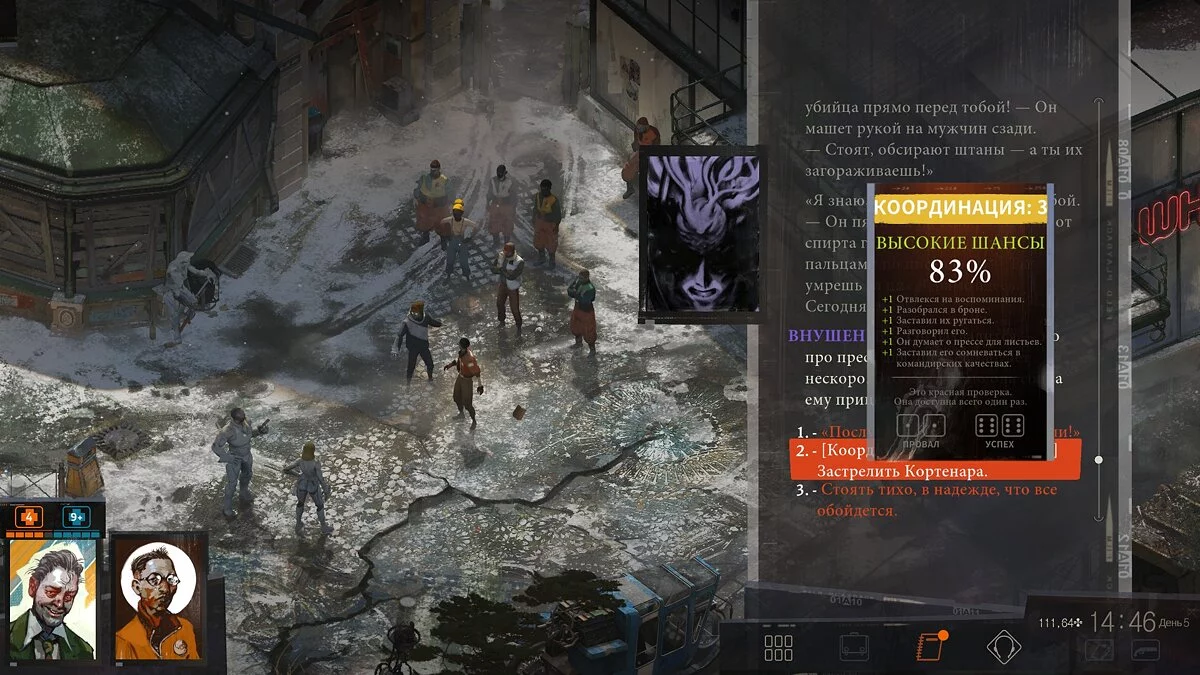
Task: Open the Thought Cabinet head icon
Action: [x=1003, y=648]
